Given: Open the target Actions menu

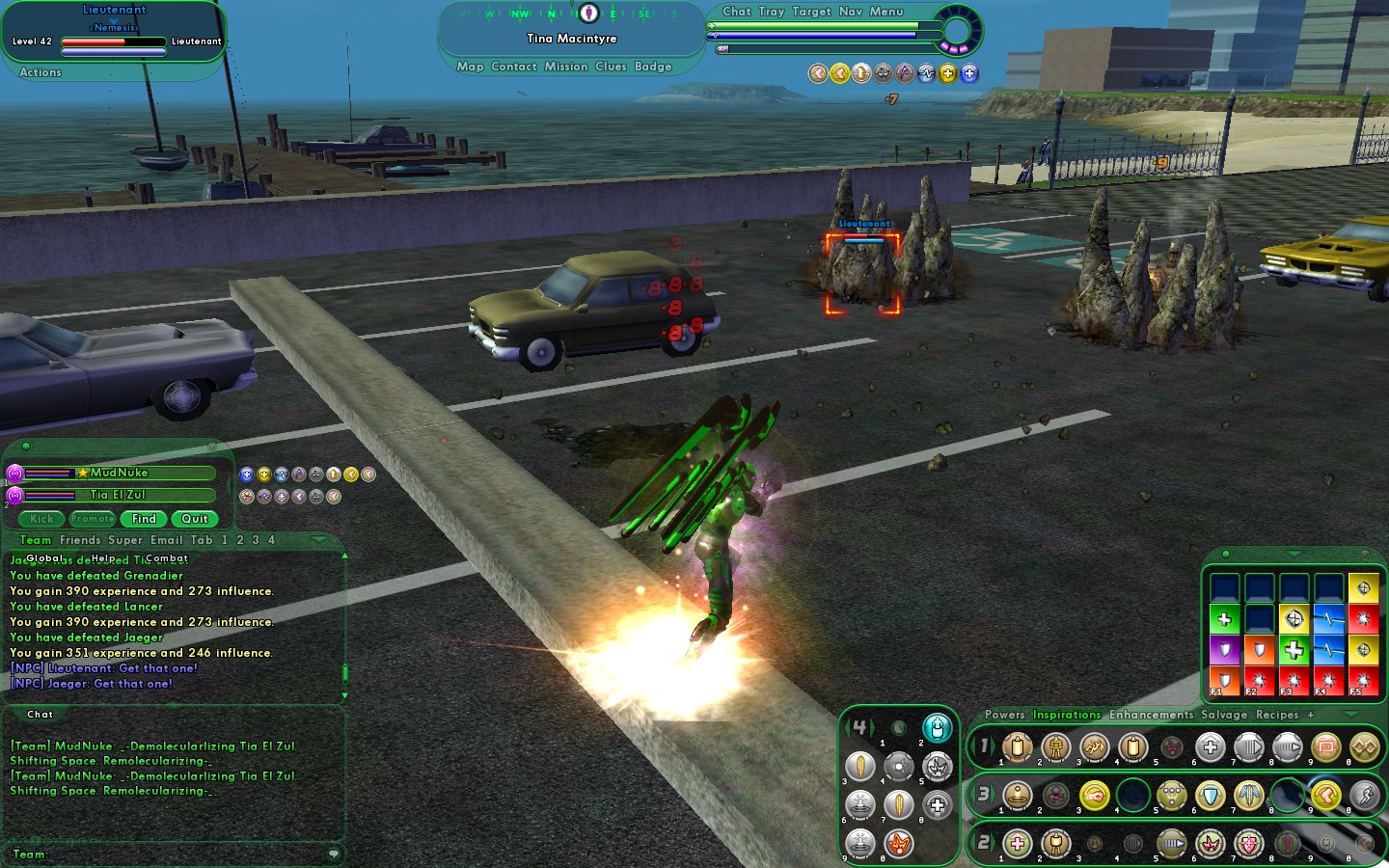Looking at the screenshot, I should tap(41, 72).
